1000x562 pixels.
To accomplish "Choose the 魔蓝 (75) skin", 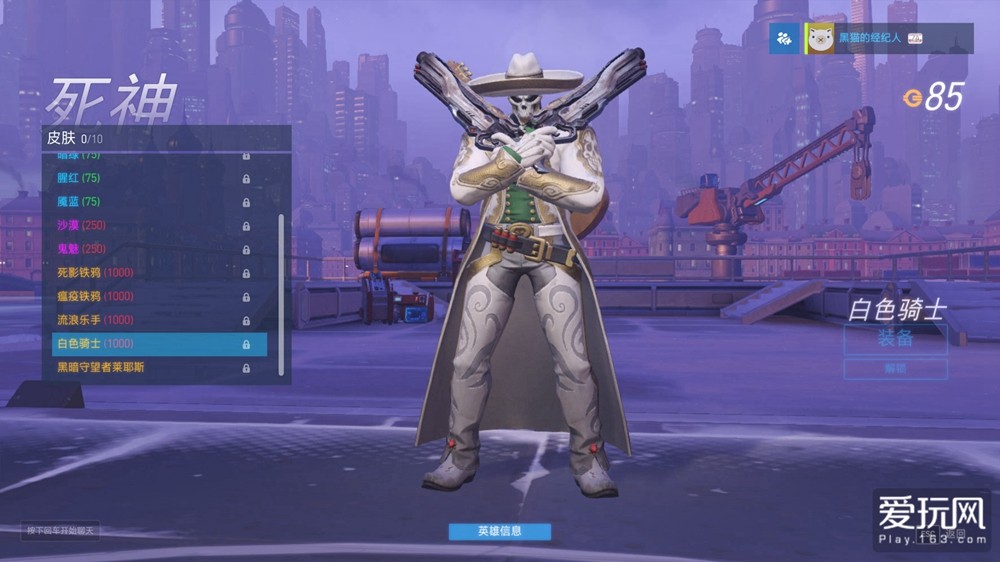I will point(150,202).
